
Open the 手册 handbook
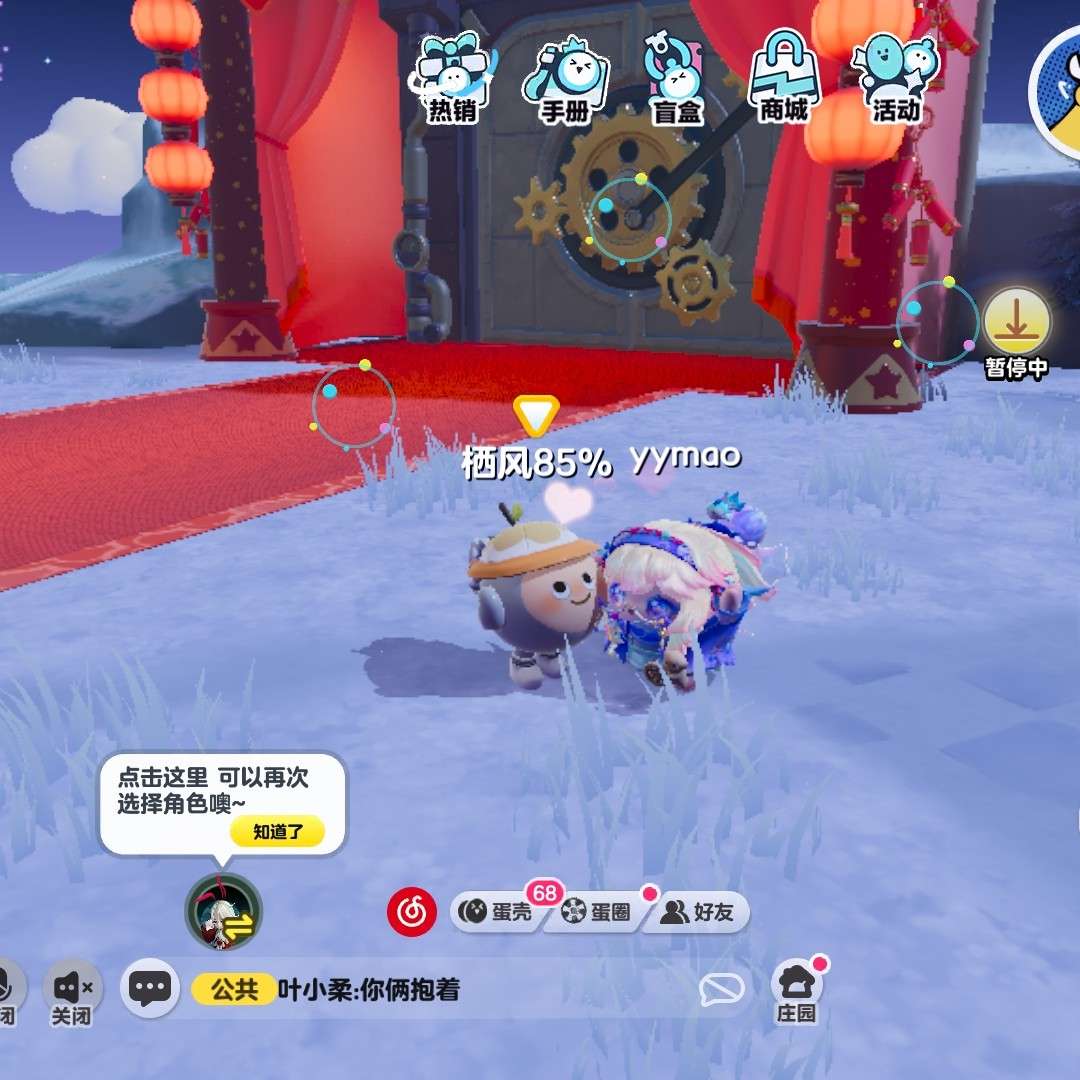[x=565, y=80]
